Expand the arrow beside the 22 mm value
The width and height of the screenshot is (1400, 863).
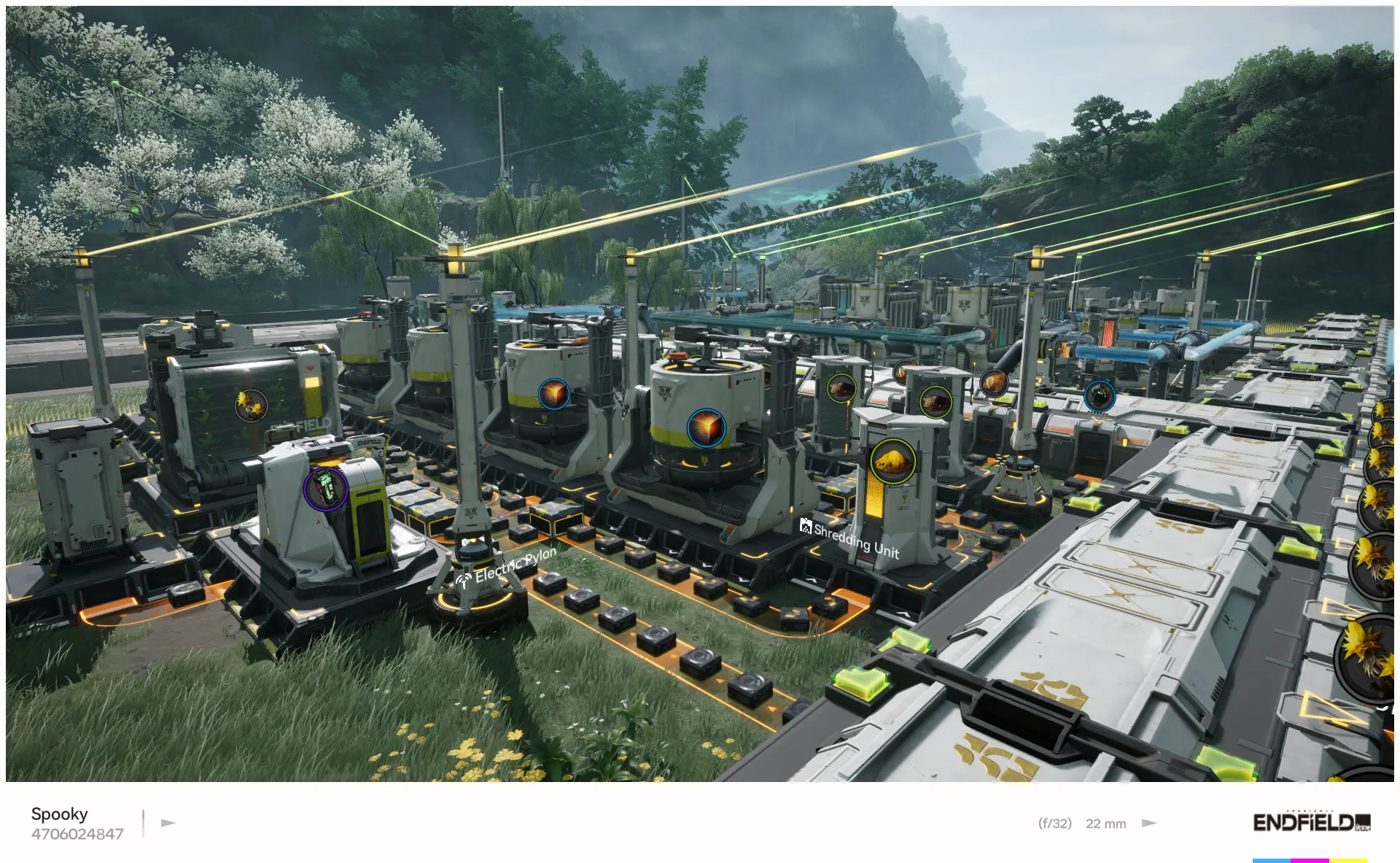(x=1148, y=823)
